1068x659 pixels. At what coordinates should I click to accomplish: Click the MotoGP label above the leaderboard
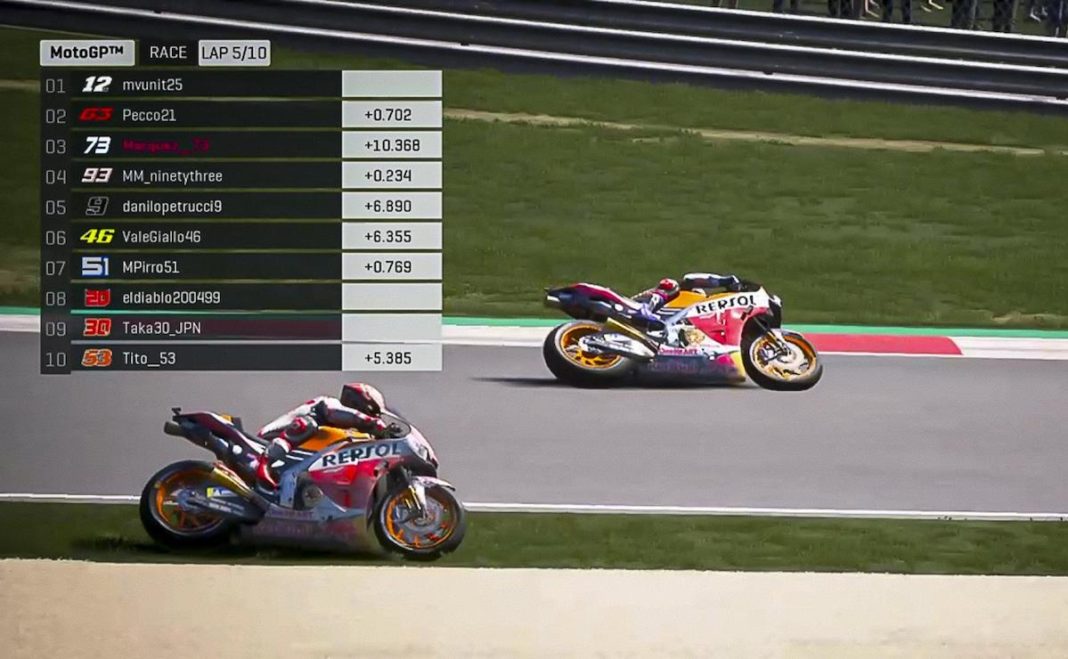coord(87,52)
